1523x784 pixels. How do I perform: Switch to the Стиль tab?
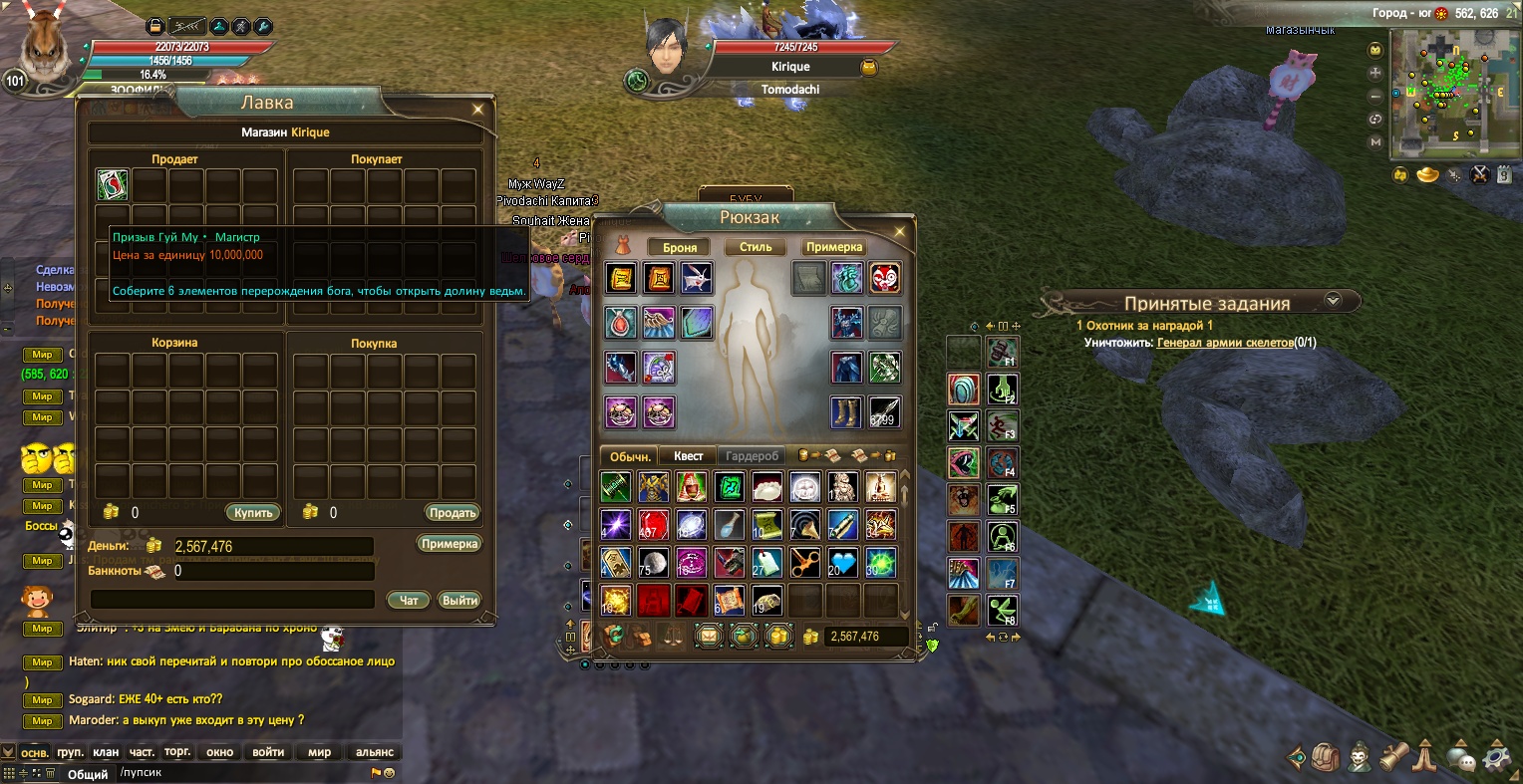click(756, 247)
